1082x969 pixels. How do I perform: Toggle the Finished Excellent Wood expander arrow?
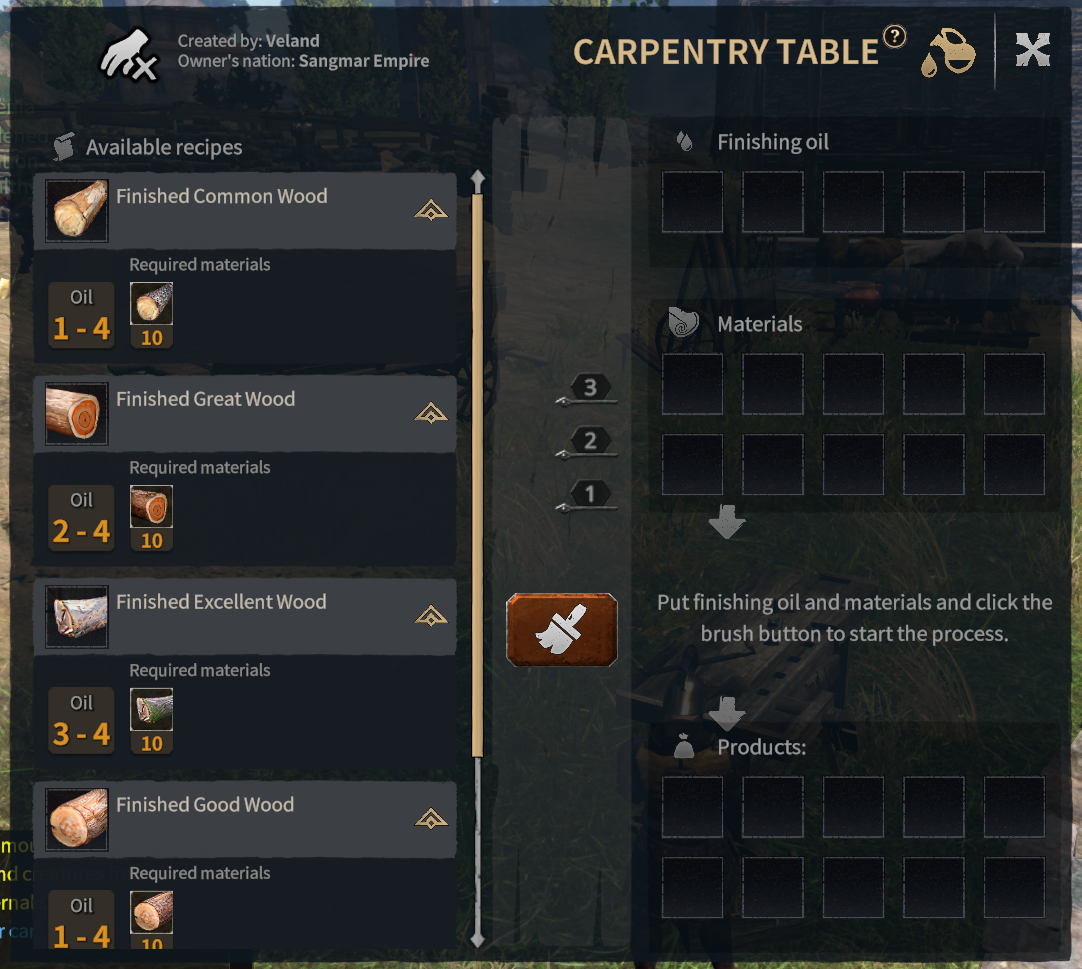point(431,616)
